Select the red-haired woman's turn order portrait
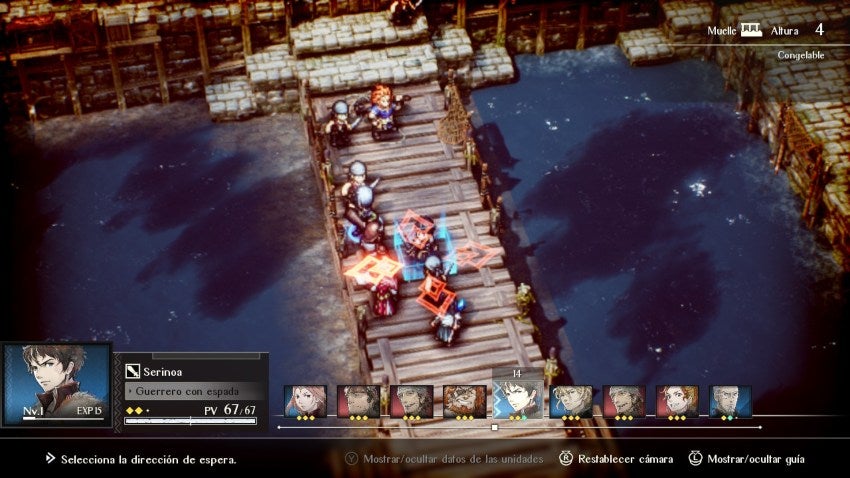Image resolution: width=850 pixels, height=478 pixels. coord(677,400)
